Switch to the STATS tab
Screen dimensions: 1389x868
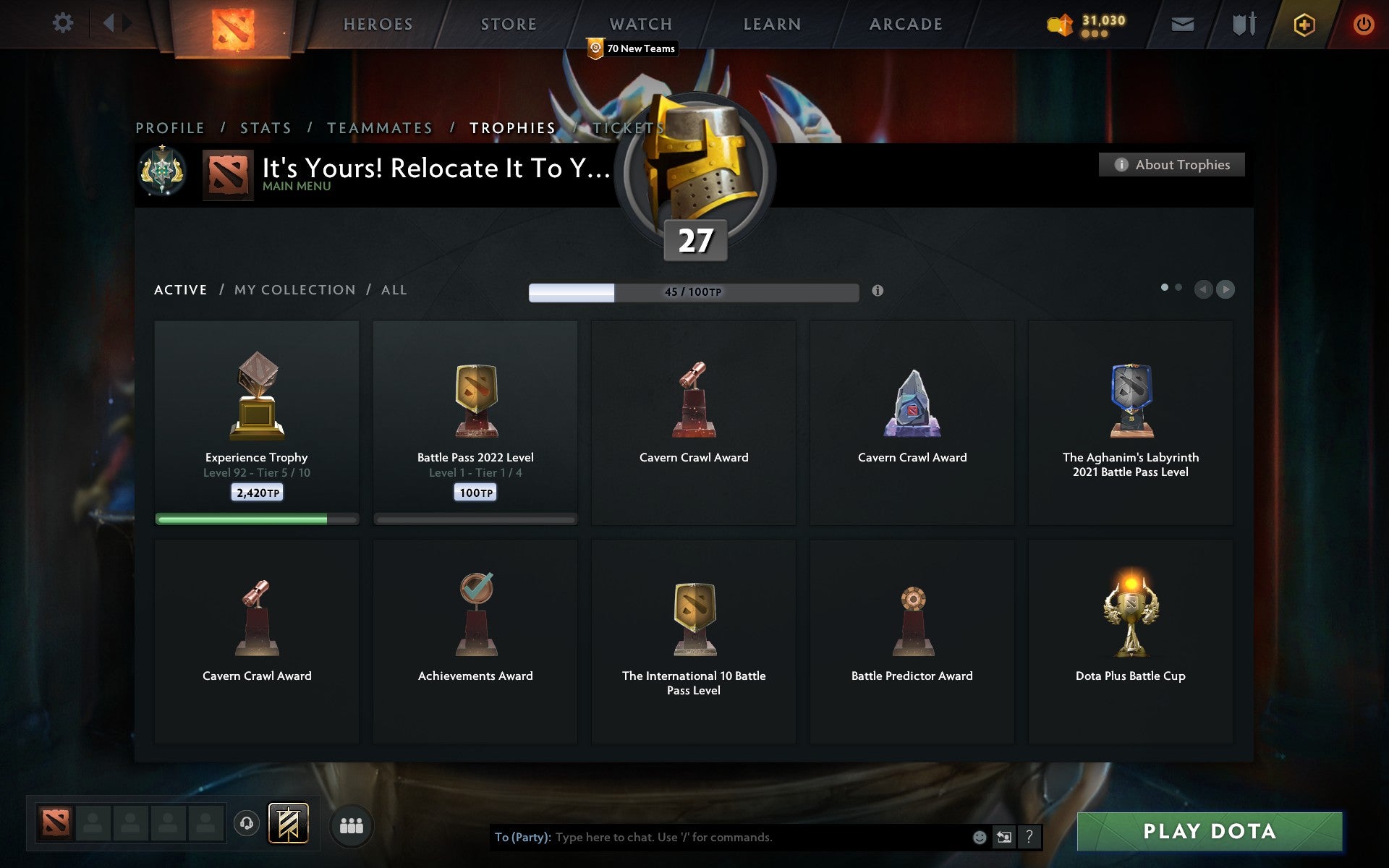pyautogui.click(x=266, y=127)
